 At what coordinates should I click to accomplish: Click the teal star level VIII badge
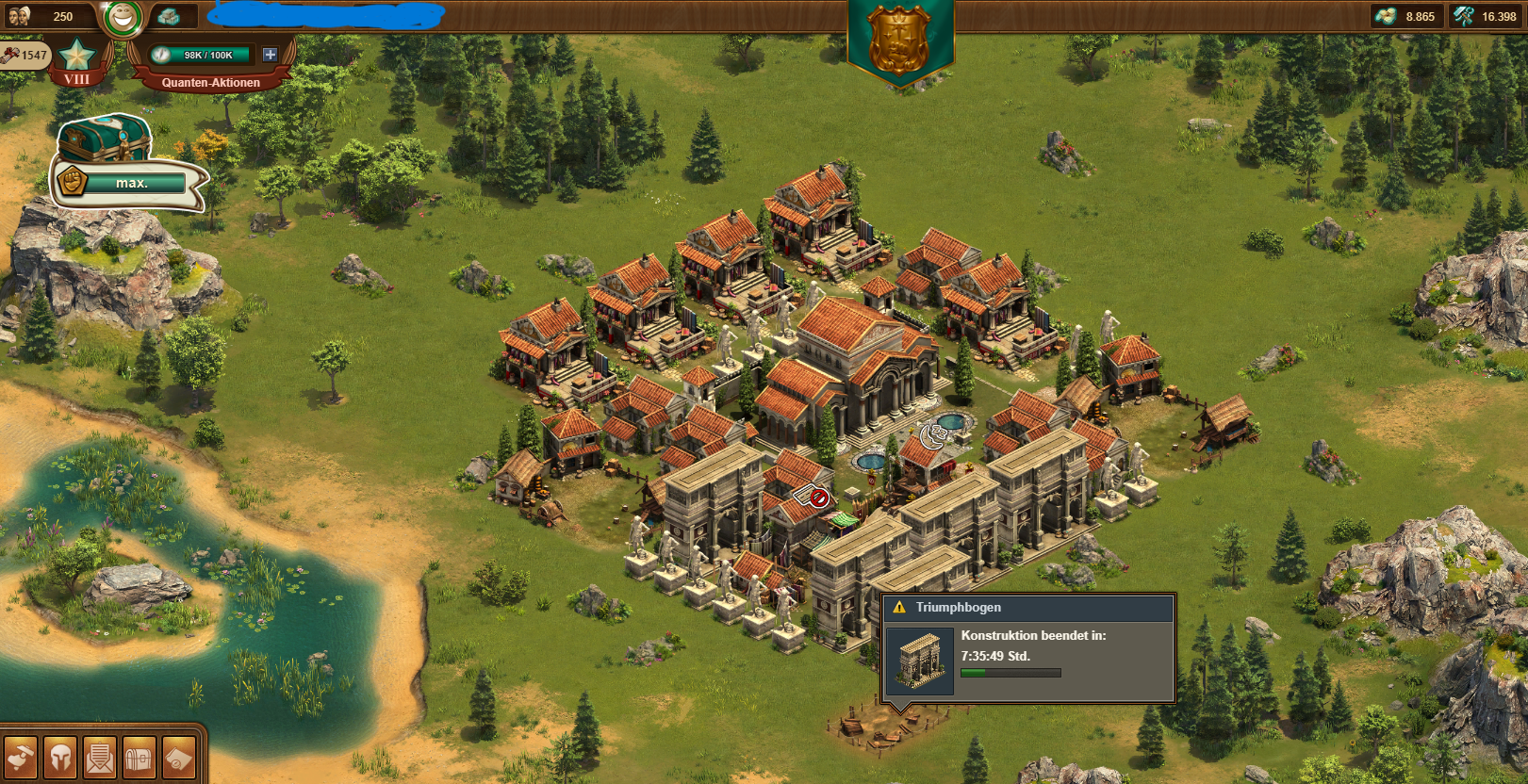(x=76, y=58)
